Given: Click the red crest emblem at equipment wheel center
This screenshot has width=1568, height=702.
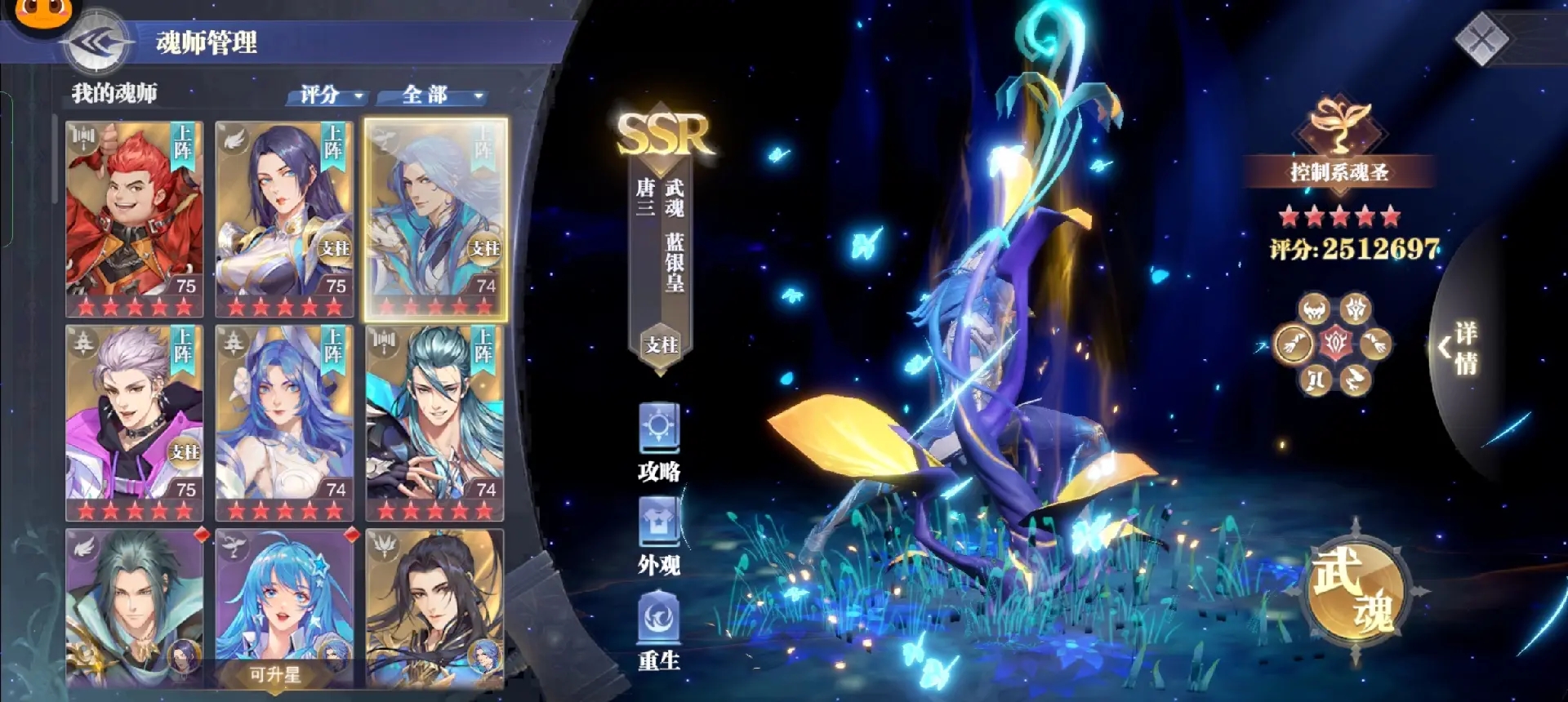Looking at the screenshot, I should pyautogui.click(x=1336, y=342).
